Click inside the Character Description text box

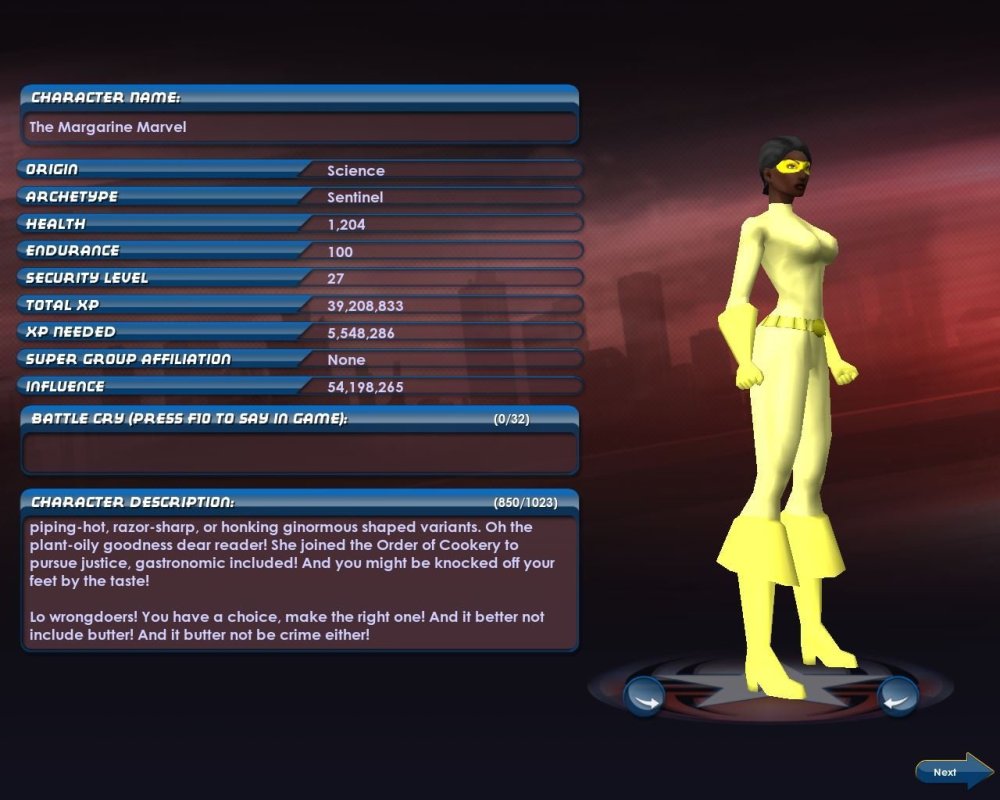[x=299, y=582]
